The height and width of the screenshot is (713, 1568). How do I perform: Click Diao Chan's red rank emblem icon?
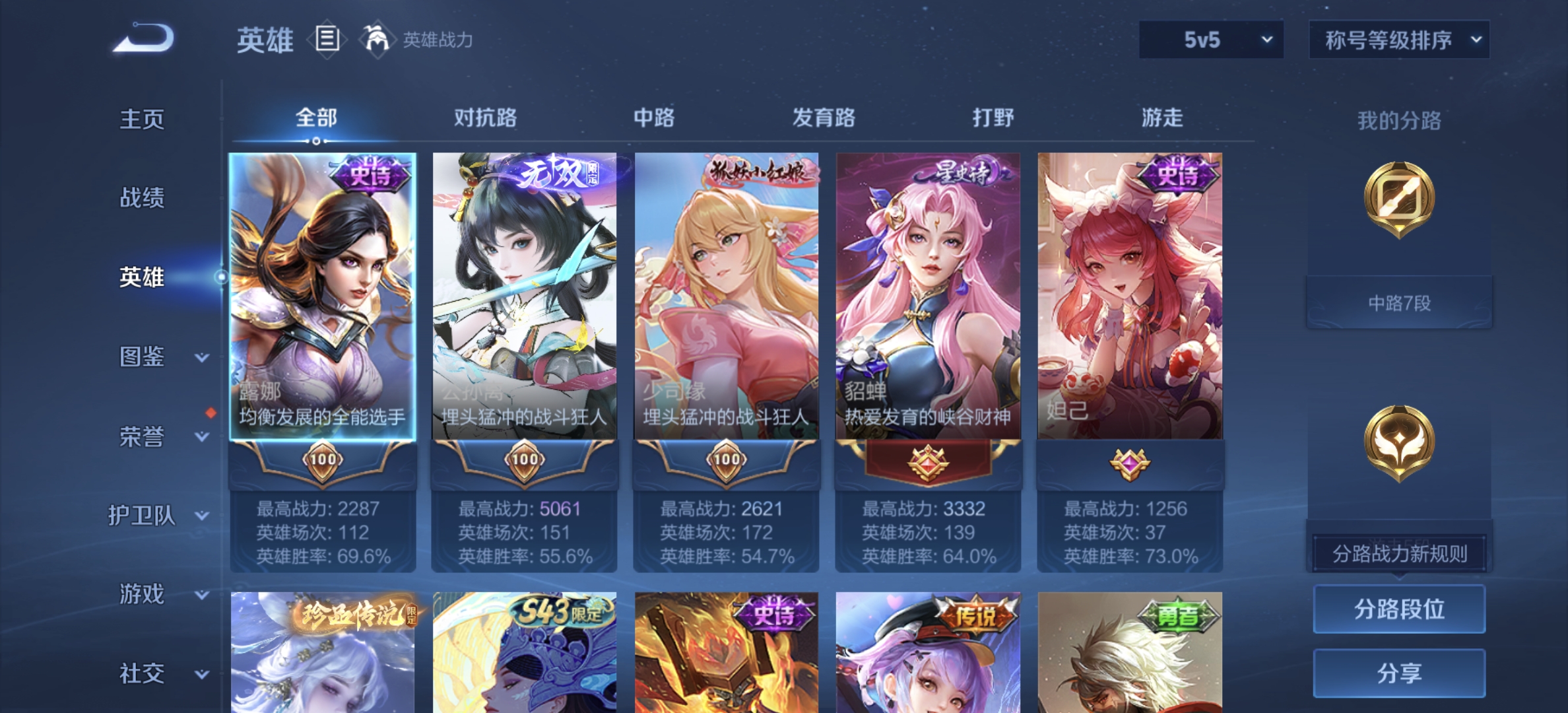click(929, 461)
